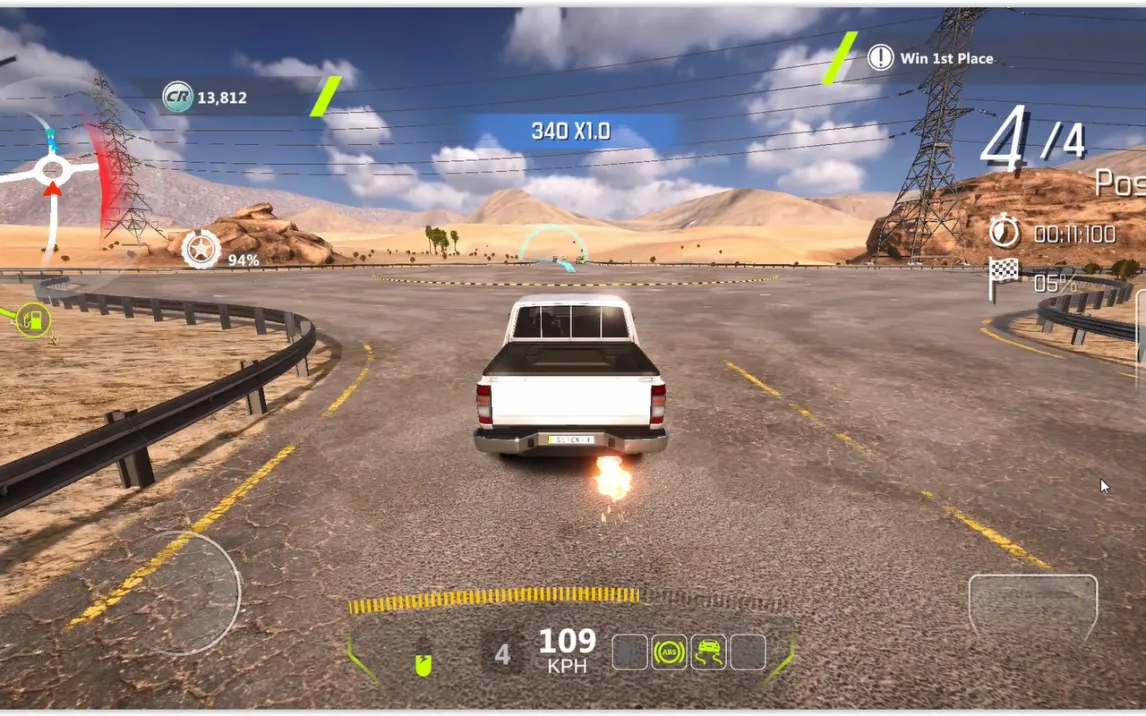Toggle the ABS assist icon

(x=669, y=653)
